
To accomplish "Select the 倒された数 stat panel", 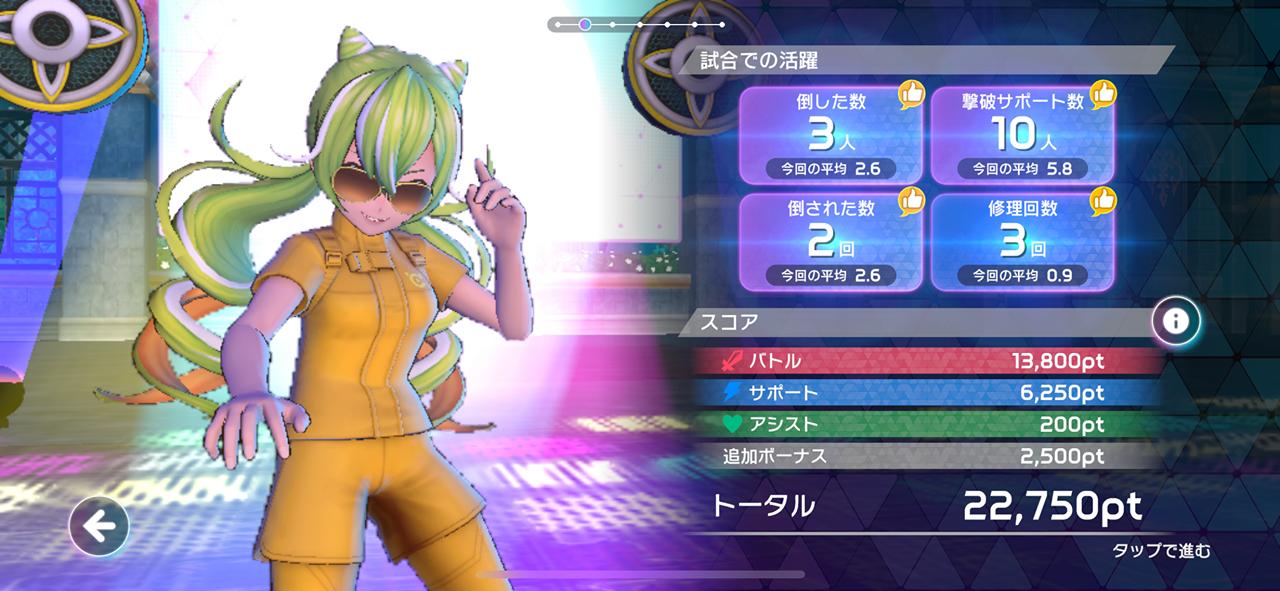I will tap(830, 242).
